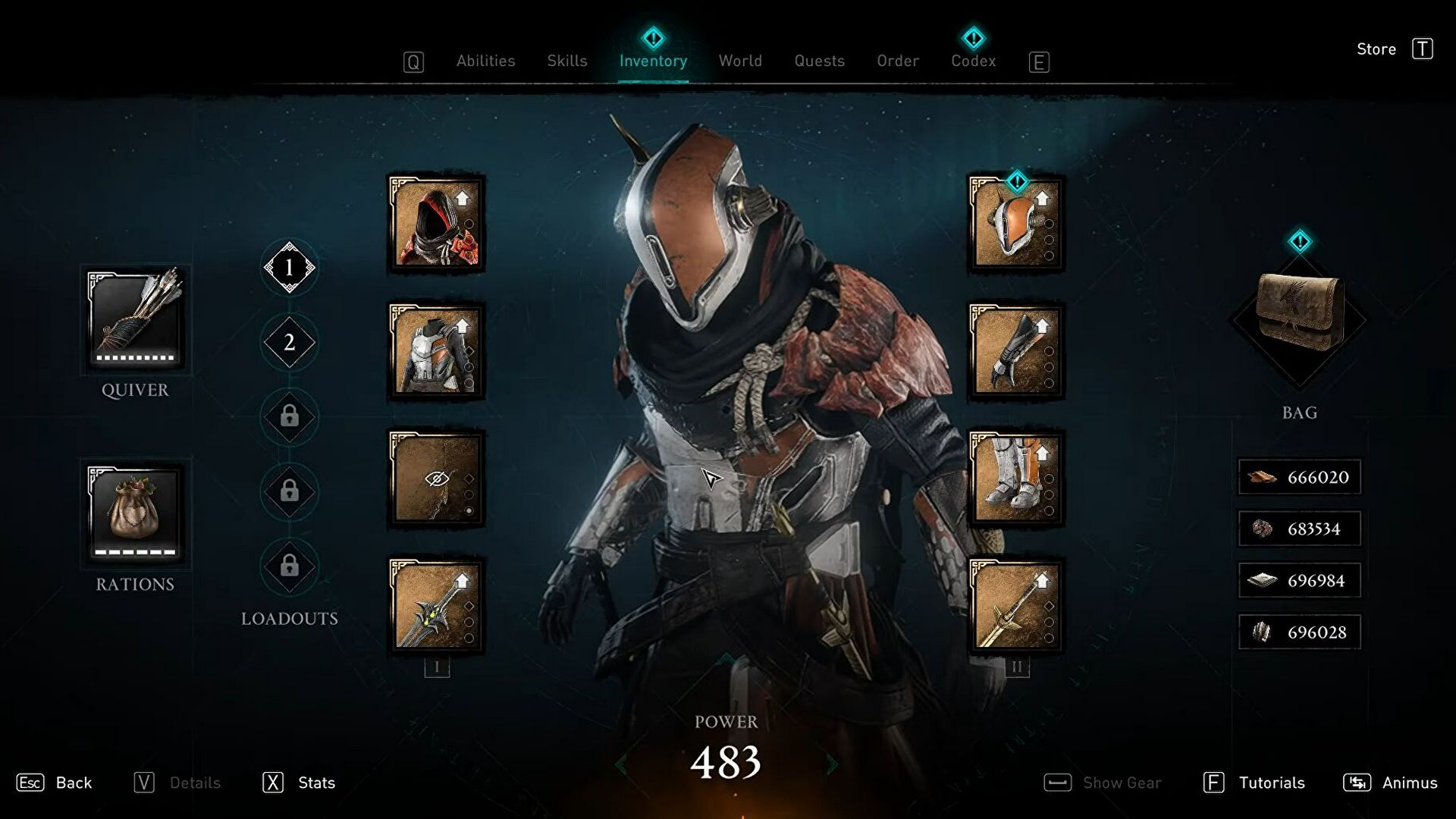Select the golden sword weapon slot
The width and height of the screenshot is (1456, 819).
click(1016, 606)
